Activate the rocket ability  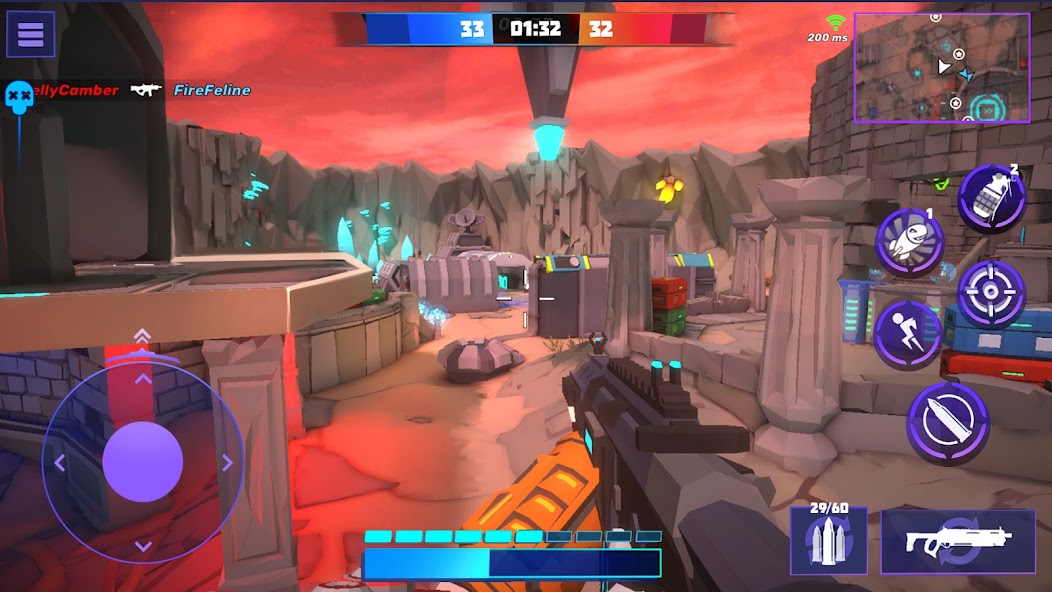pos(910,243)
